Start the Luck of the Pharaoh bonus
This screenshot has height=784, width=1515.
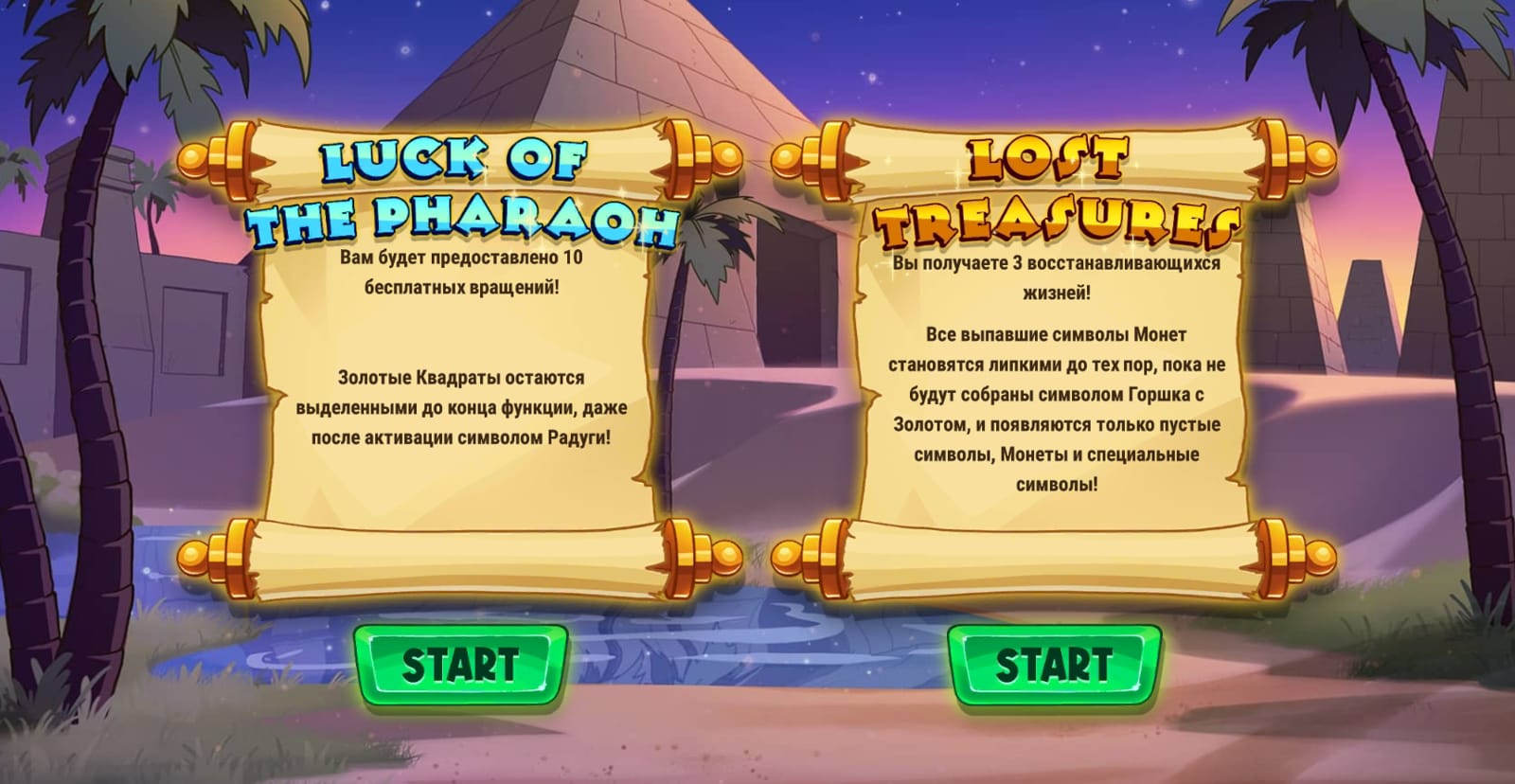click(x=460, y=665)
